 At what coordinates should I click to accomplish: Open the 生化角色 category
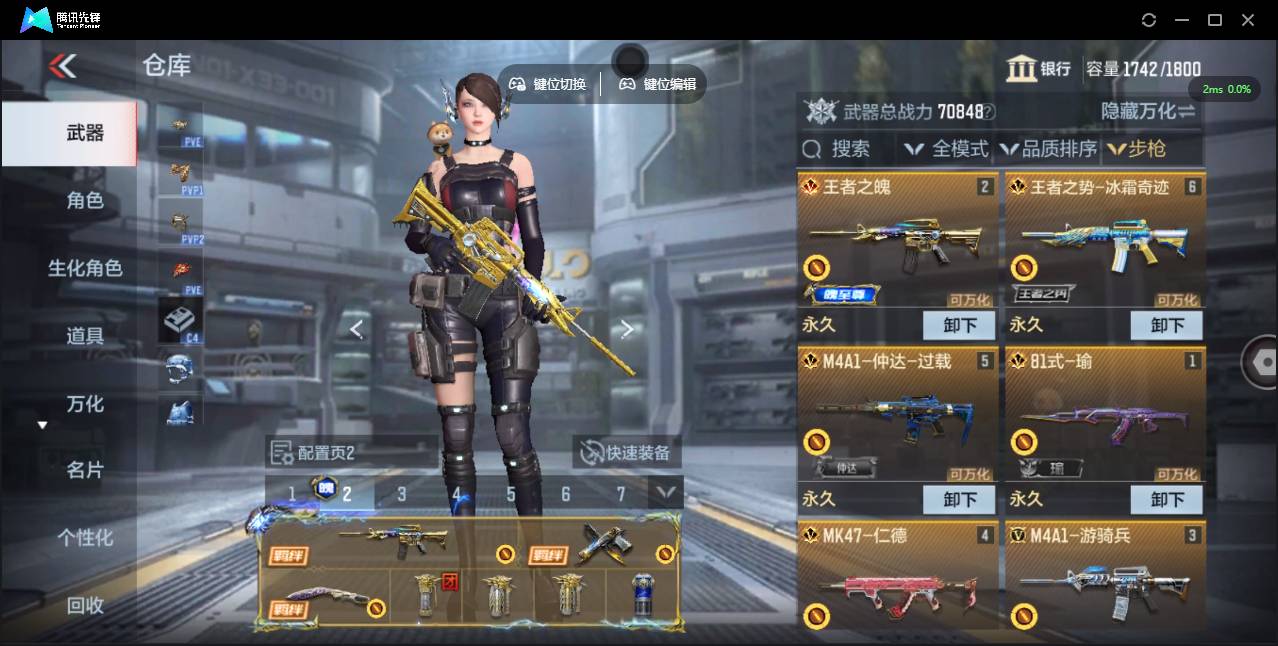click(85, 268)
